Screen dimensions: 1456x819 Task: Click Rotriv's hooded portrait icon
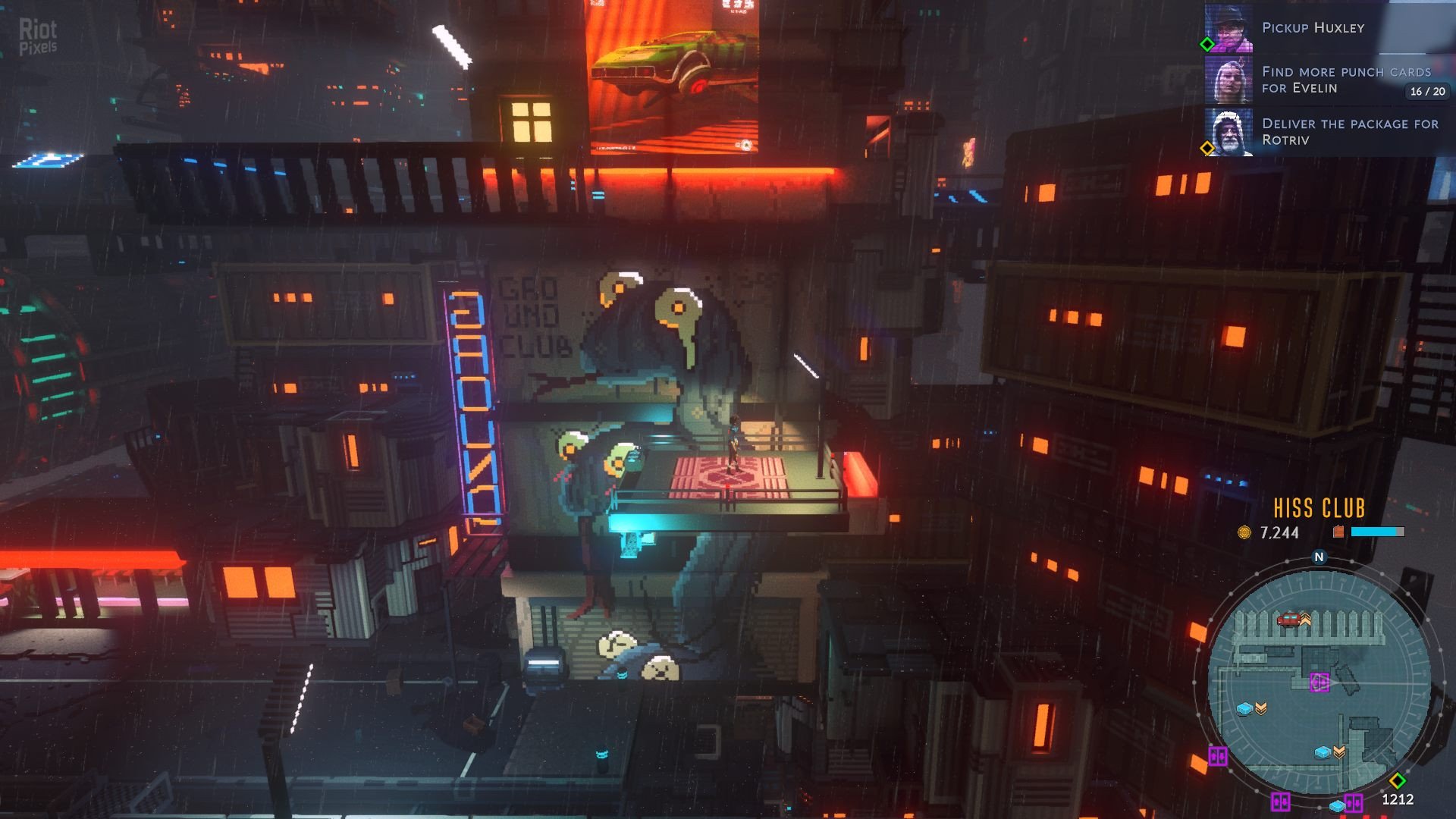[x=1228, y=132]
